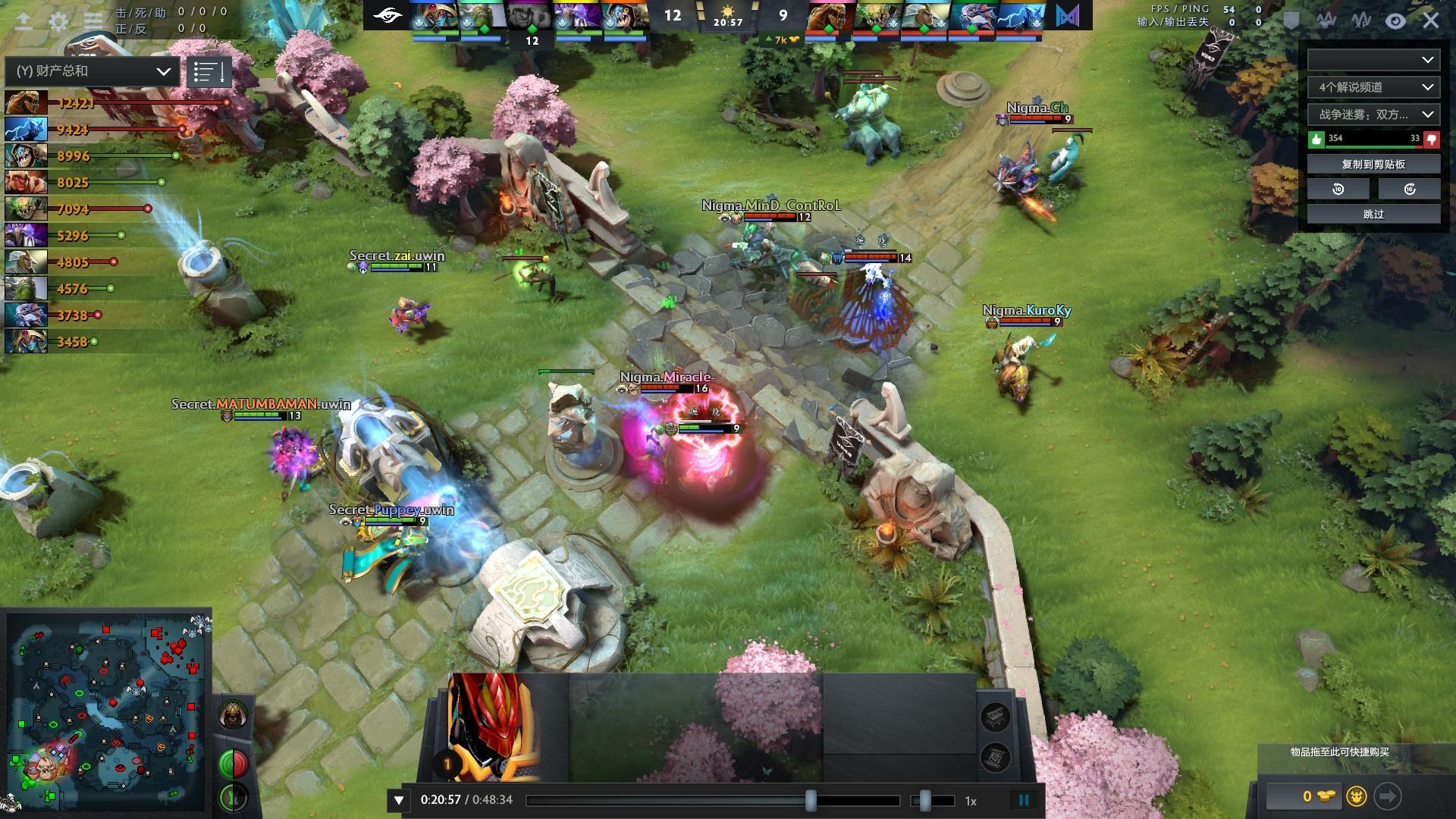Open the 4个解说频道 commentary channel dropdown

click(1373, 87)
